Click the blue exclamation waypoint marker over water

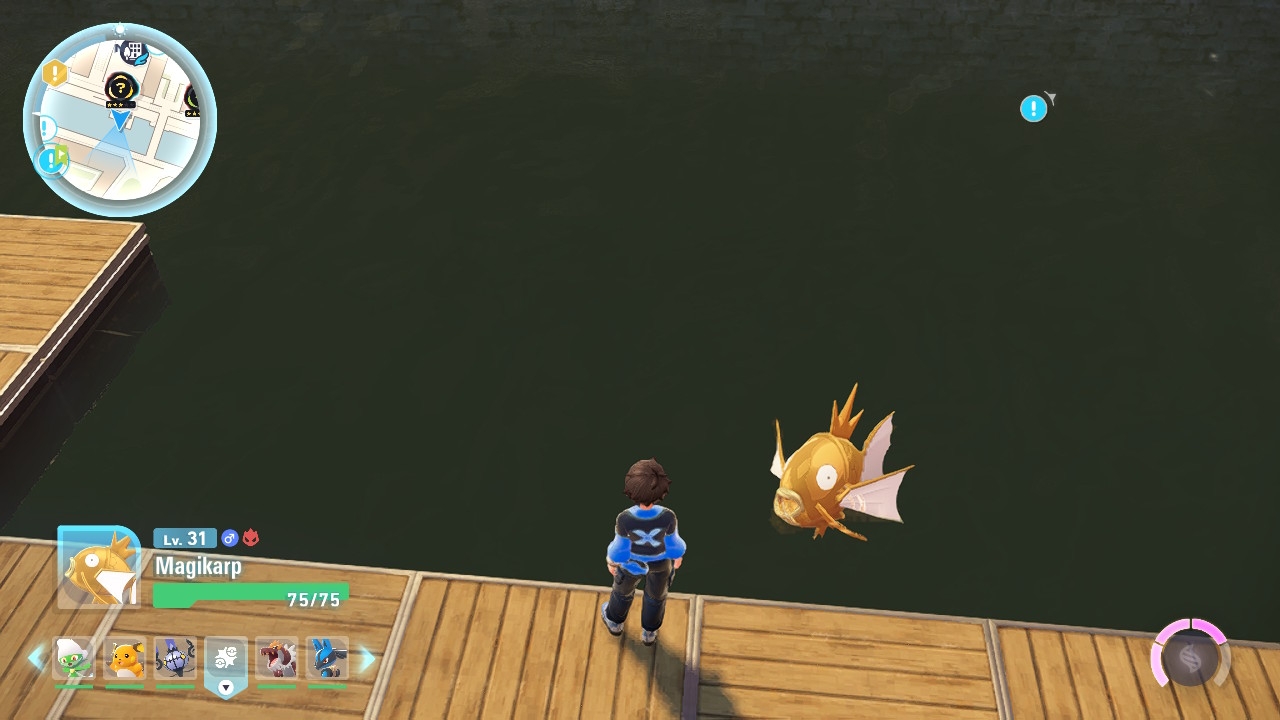(x=1033, y=109)
